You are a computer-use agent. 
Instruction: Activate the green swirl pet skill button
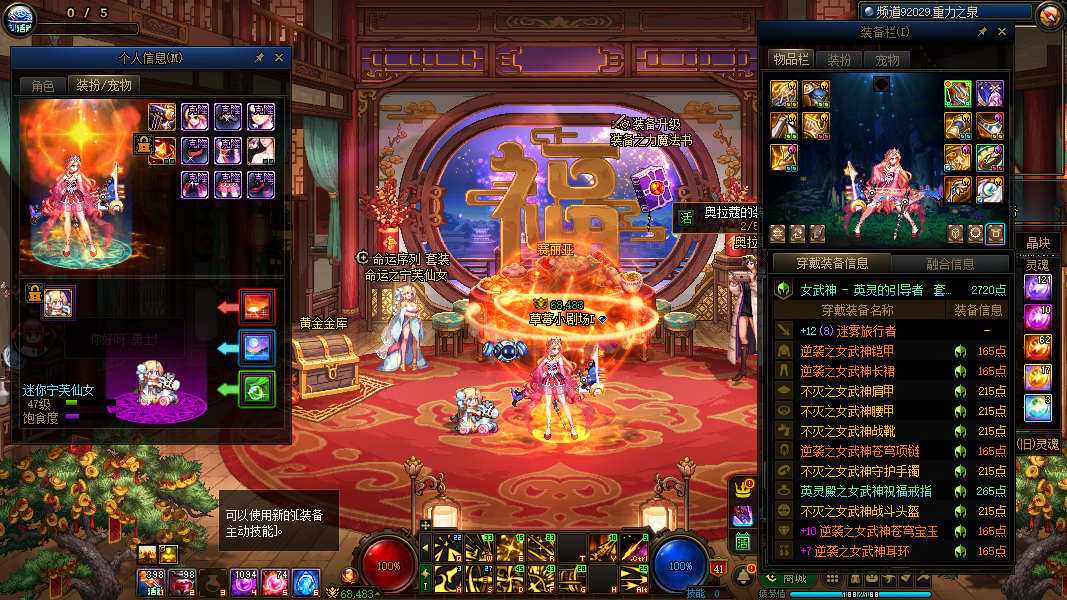click(x=258, y=388)
